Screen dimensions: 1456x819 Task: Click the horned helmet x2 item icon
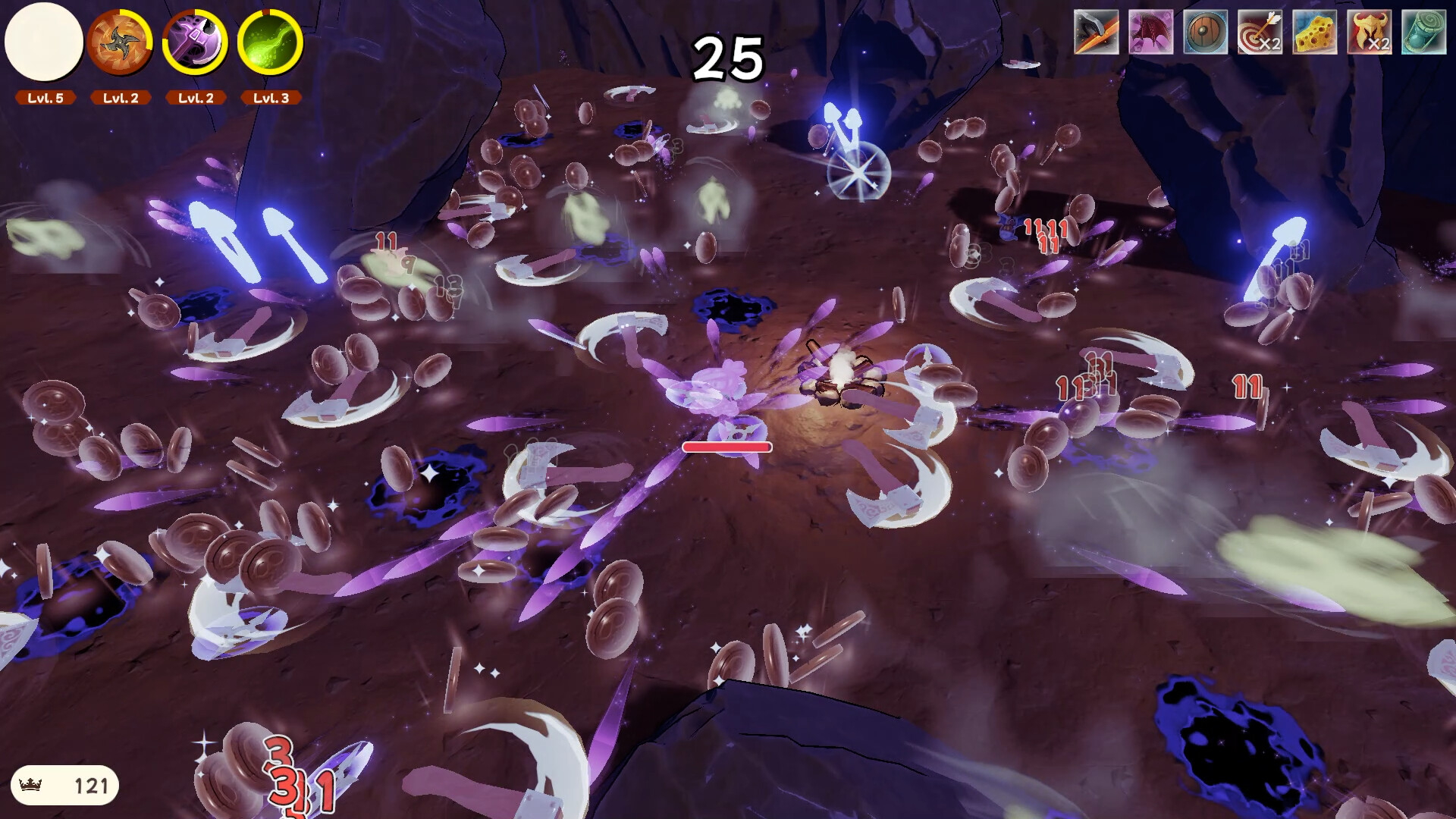[x=1368, y=32]
